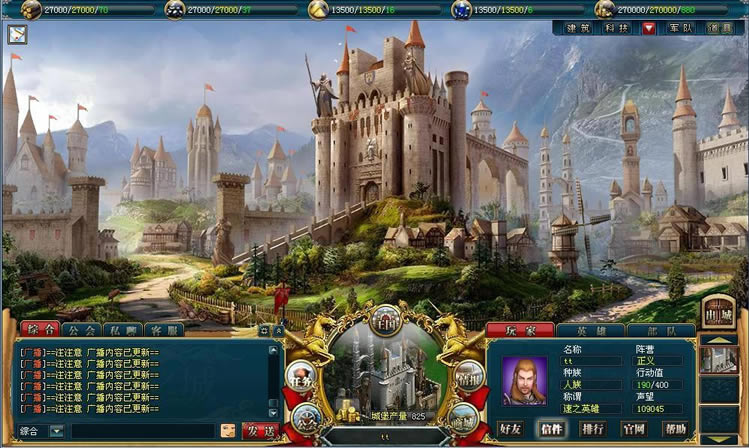Switch to the 私聊 private chat tab
Image resolution: width=749 pixels, height=448 pixels.
122,329
